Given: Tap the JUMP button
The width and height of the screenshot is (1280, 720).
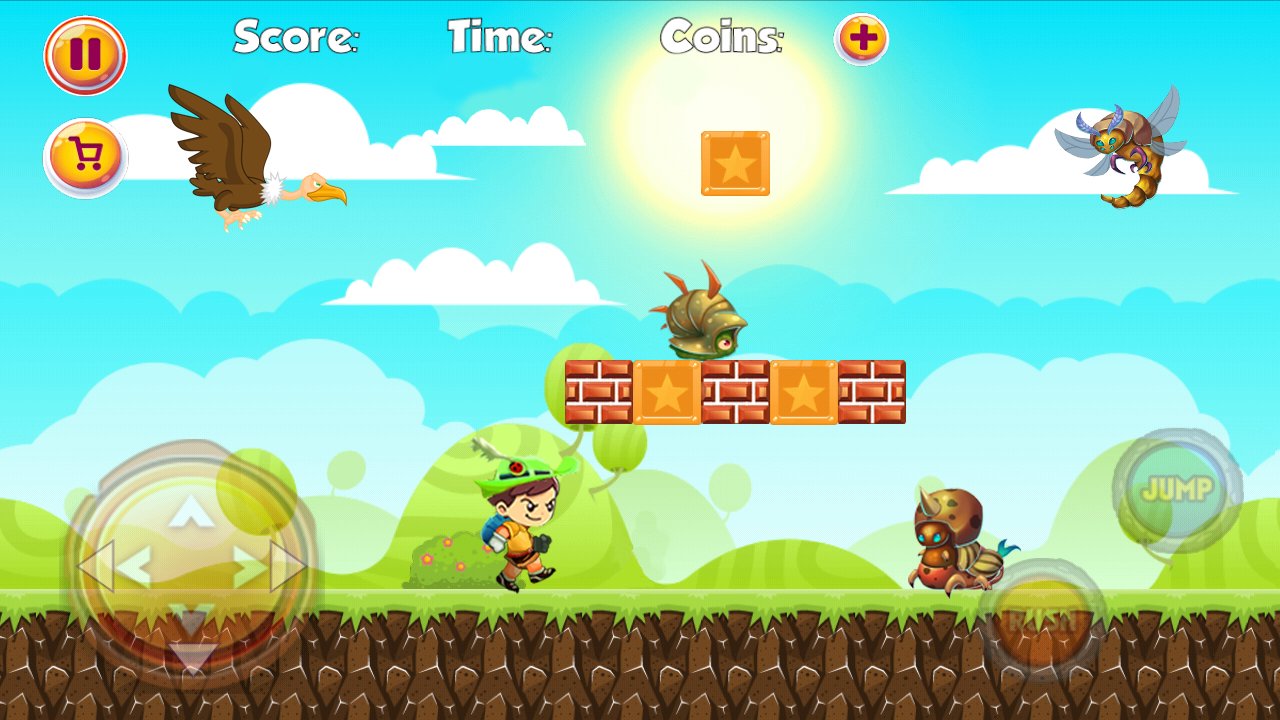Looking at the screenshot, I should point(1180,490).
